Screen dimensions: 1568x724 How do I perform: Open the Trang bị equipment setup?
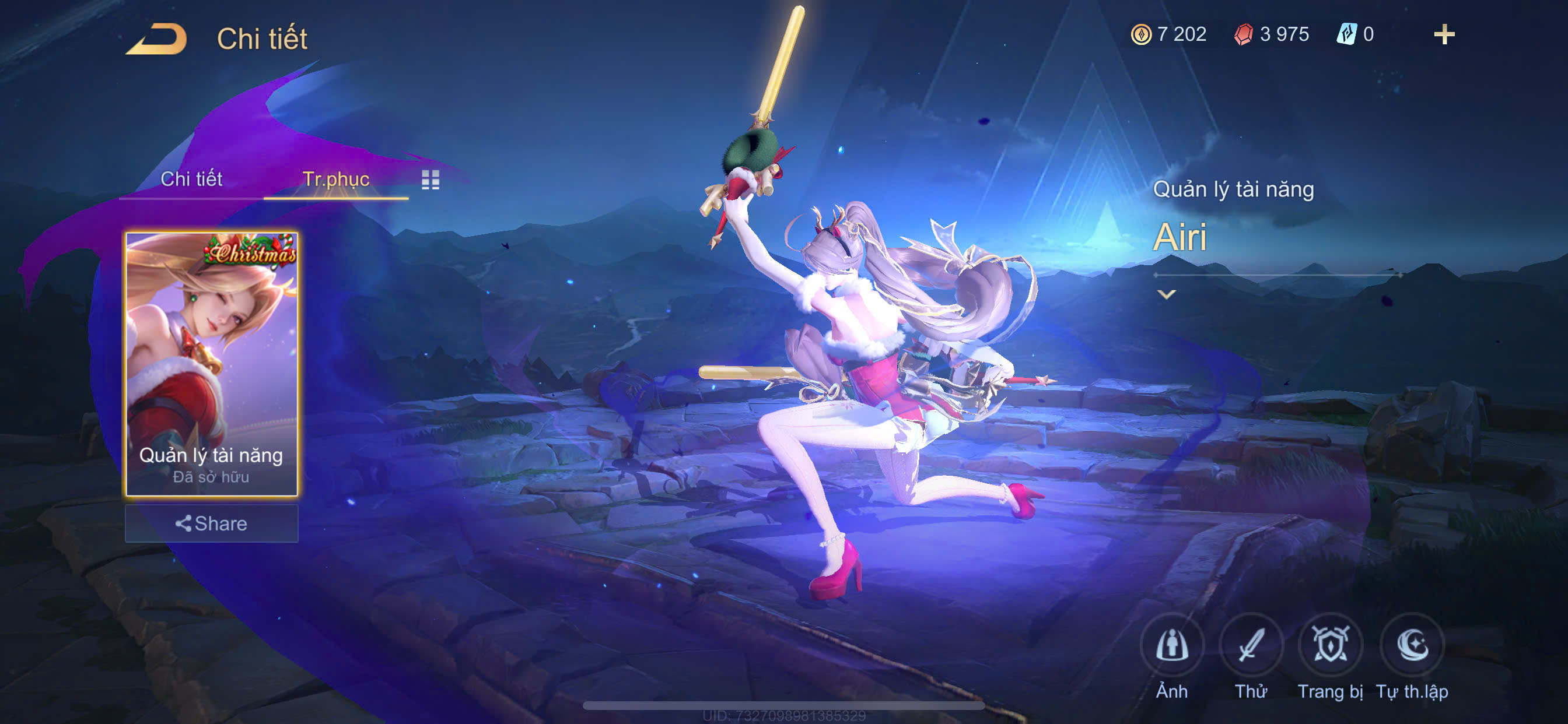pos(1330,646)
